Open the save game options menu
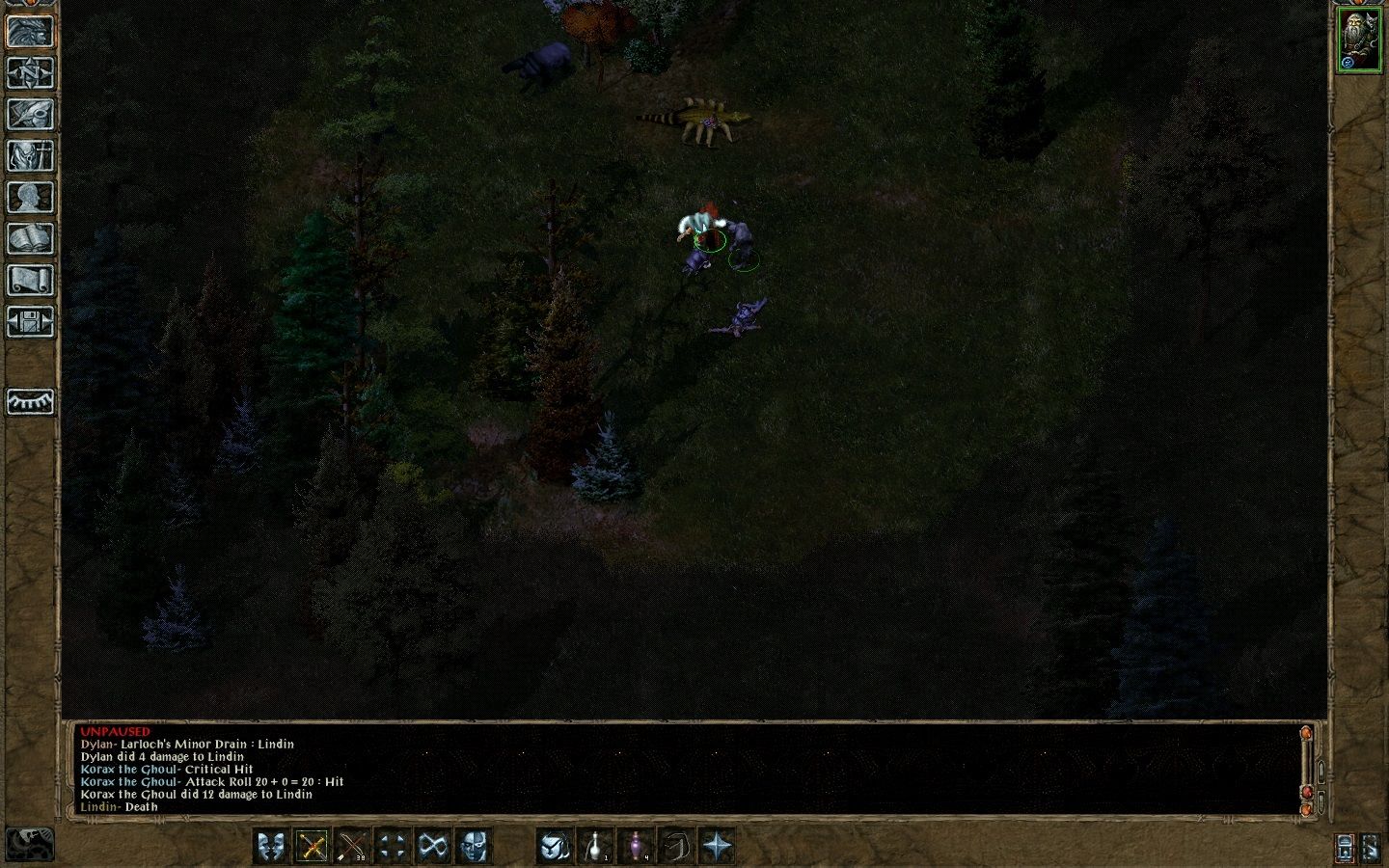This screenshot has width=1389, height=868. tap(30, 321)
